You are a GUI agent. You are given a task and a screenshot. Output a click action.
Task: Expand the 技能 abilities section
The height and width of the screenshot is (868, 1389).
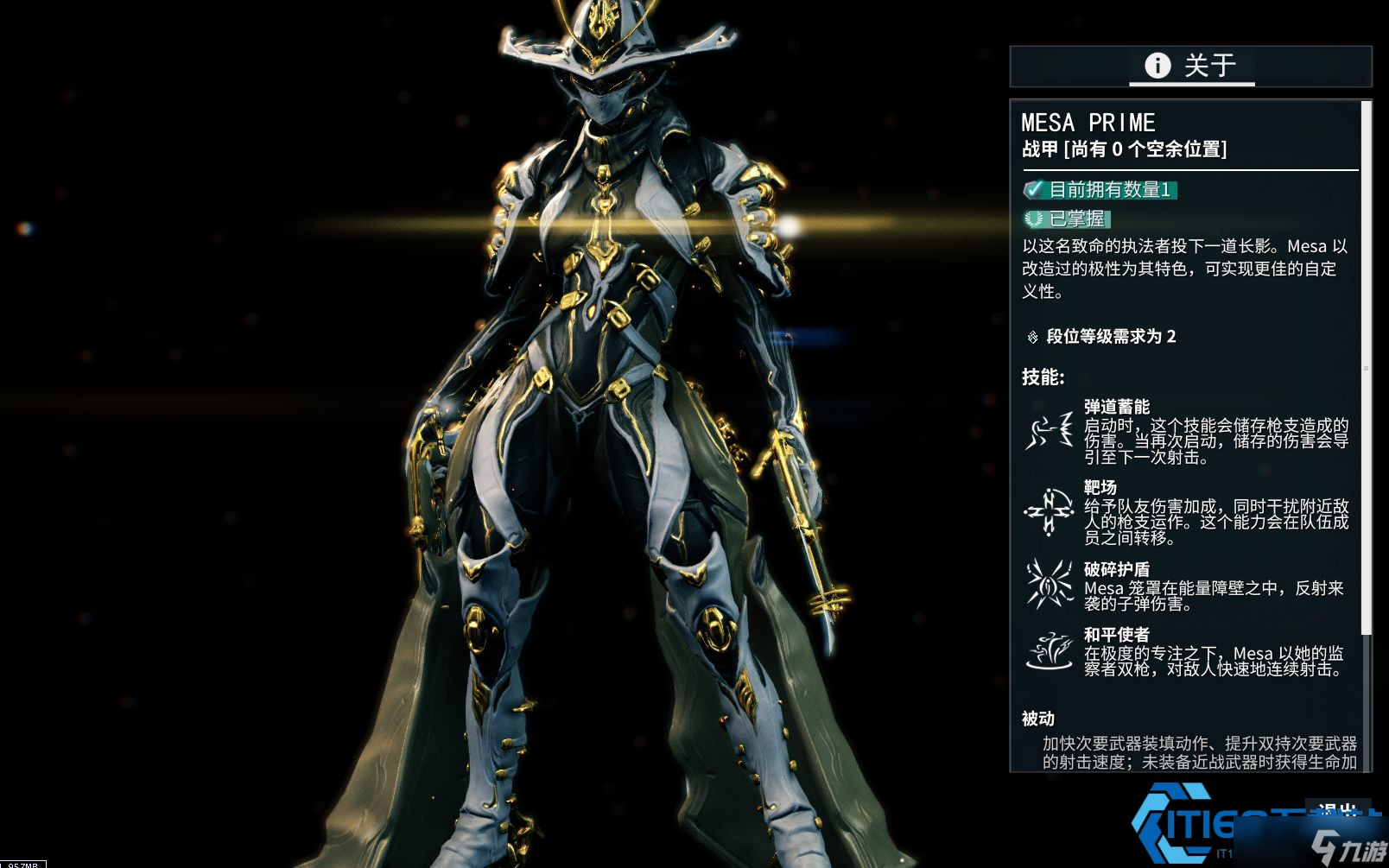1042,377
